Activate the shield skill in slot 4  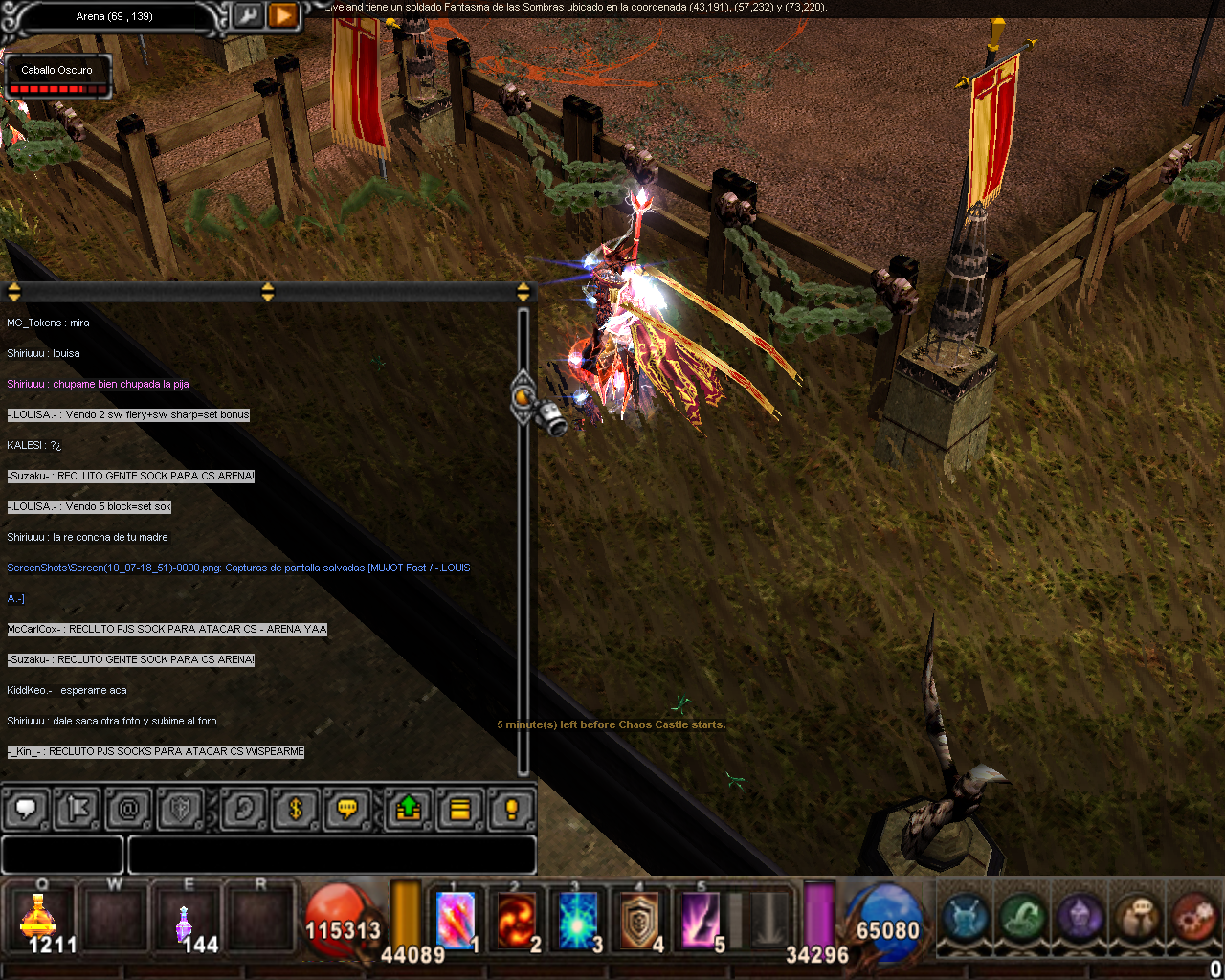(x=639, y=921)
